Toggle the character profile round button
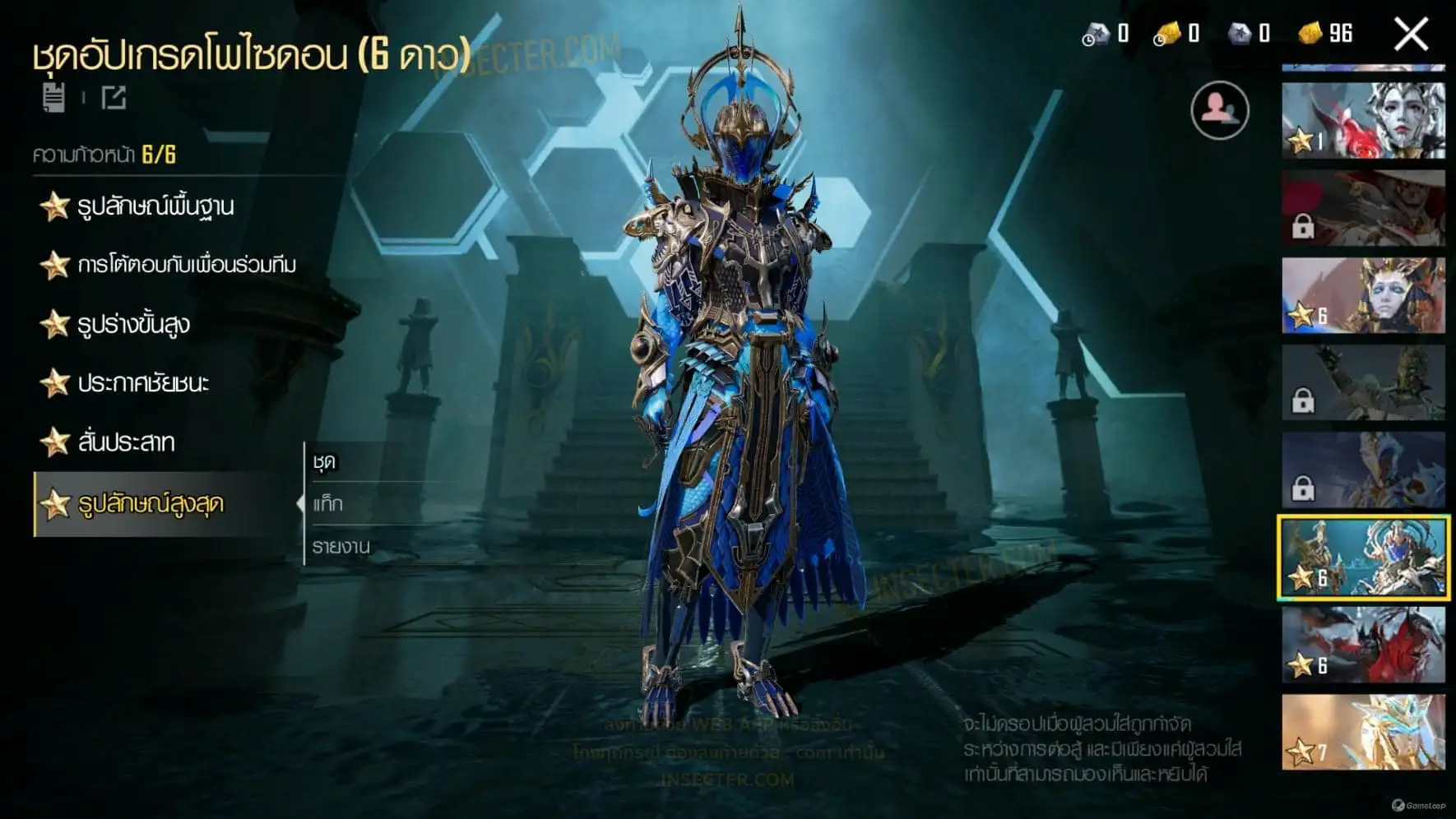Screen dimensions: 1456x819 1219,110
